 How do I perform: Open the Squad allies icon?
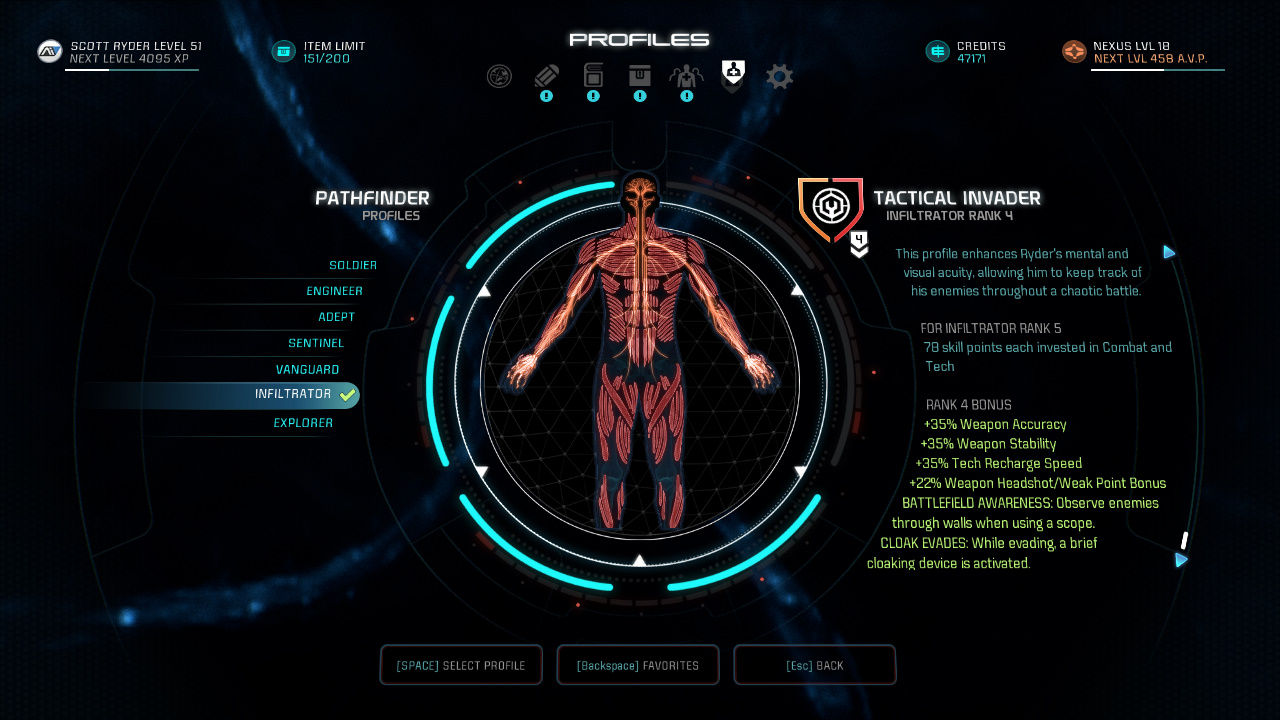pos(686,76)
